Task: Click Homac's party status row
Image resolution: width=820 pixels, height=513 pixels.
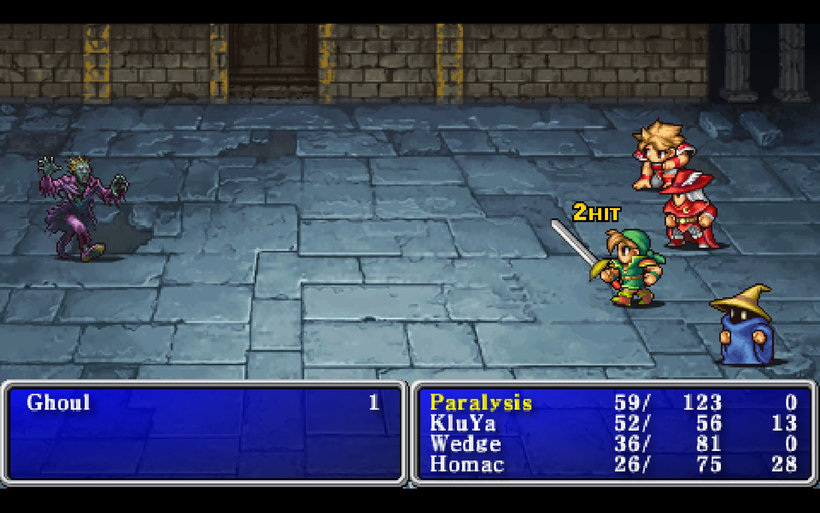Action: pos(467,464)
